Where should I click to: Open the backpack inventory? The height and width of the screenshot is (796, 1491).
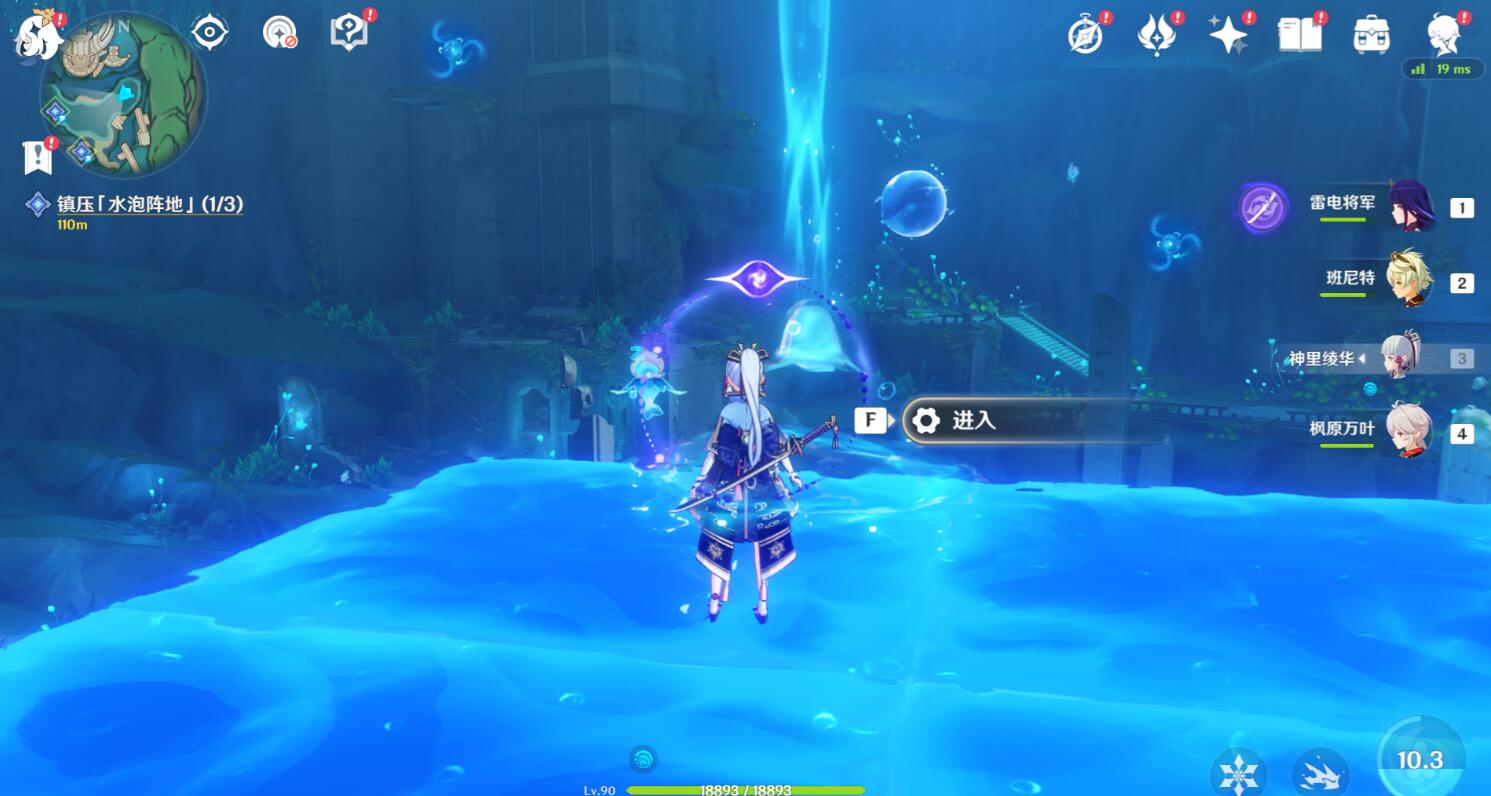[x=1371, y=35]
